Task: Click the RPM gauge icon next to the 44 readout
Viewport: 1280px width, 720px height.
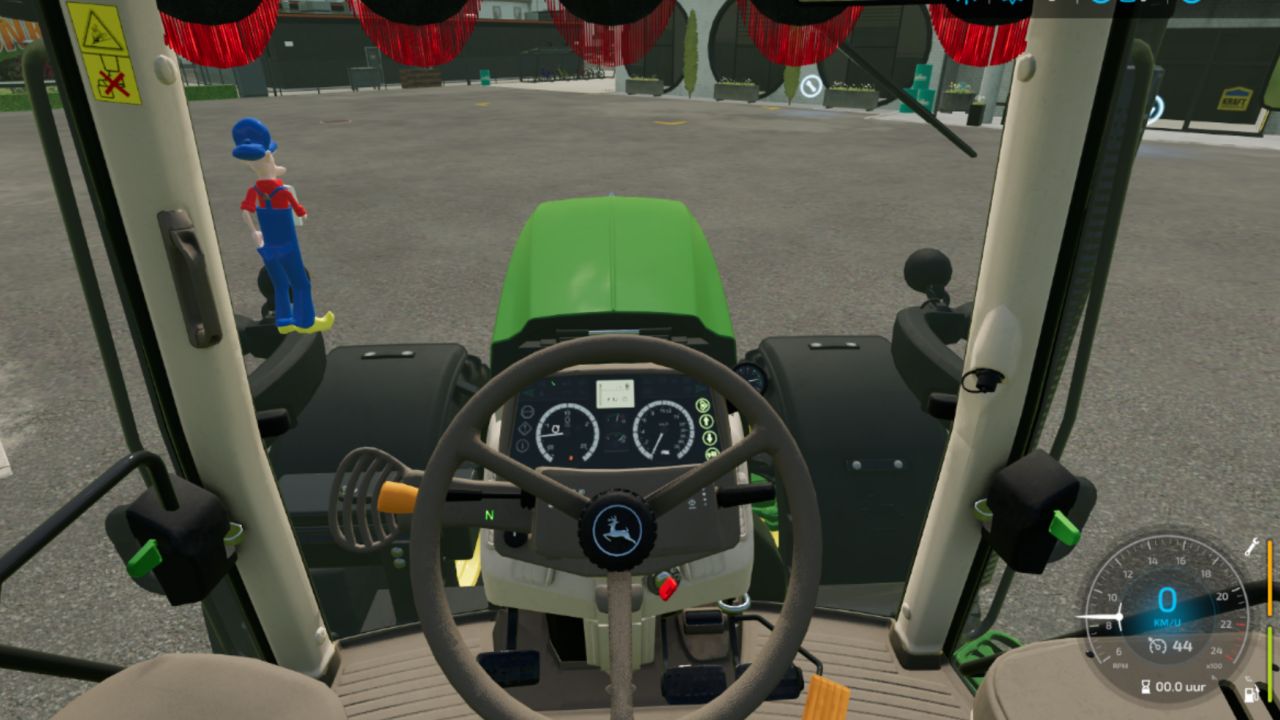Action: coord(1157,645)
